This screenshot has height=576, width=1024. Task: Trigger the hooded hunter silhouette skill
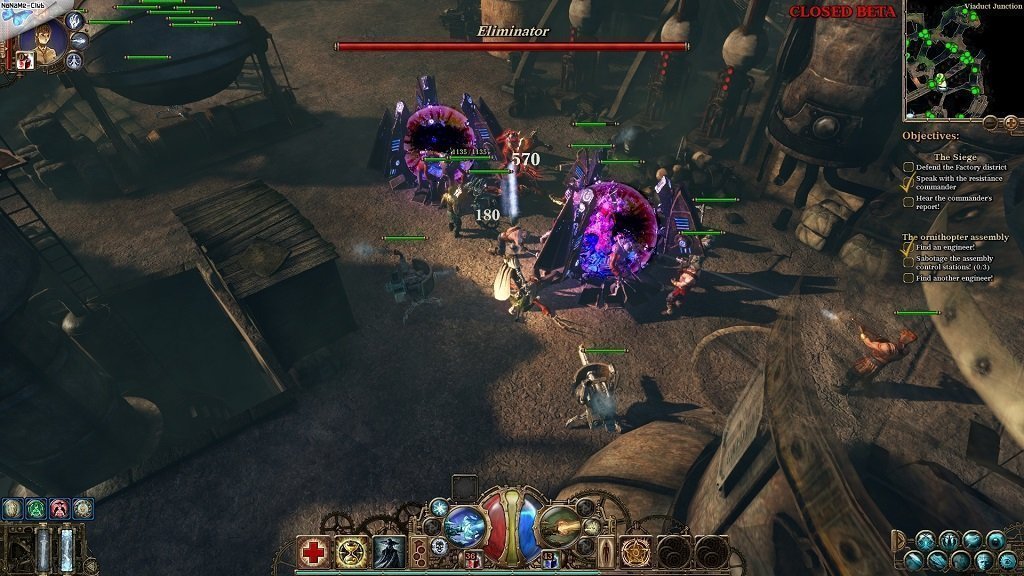[x=389, y=552]
